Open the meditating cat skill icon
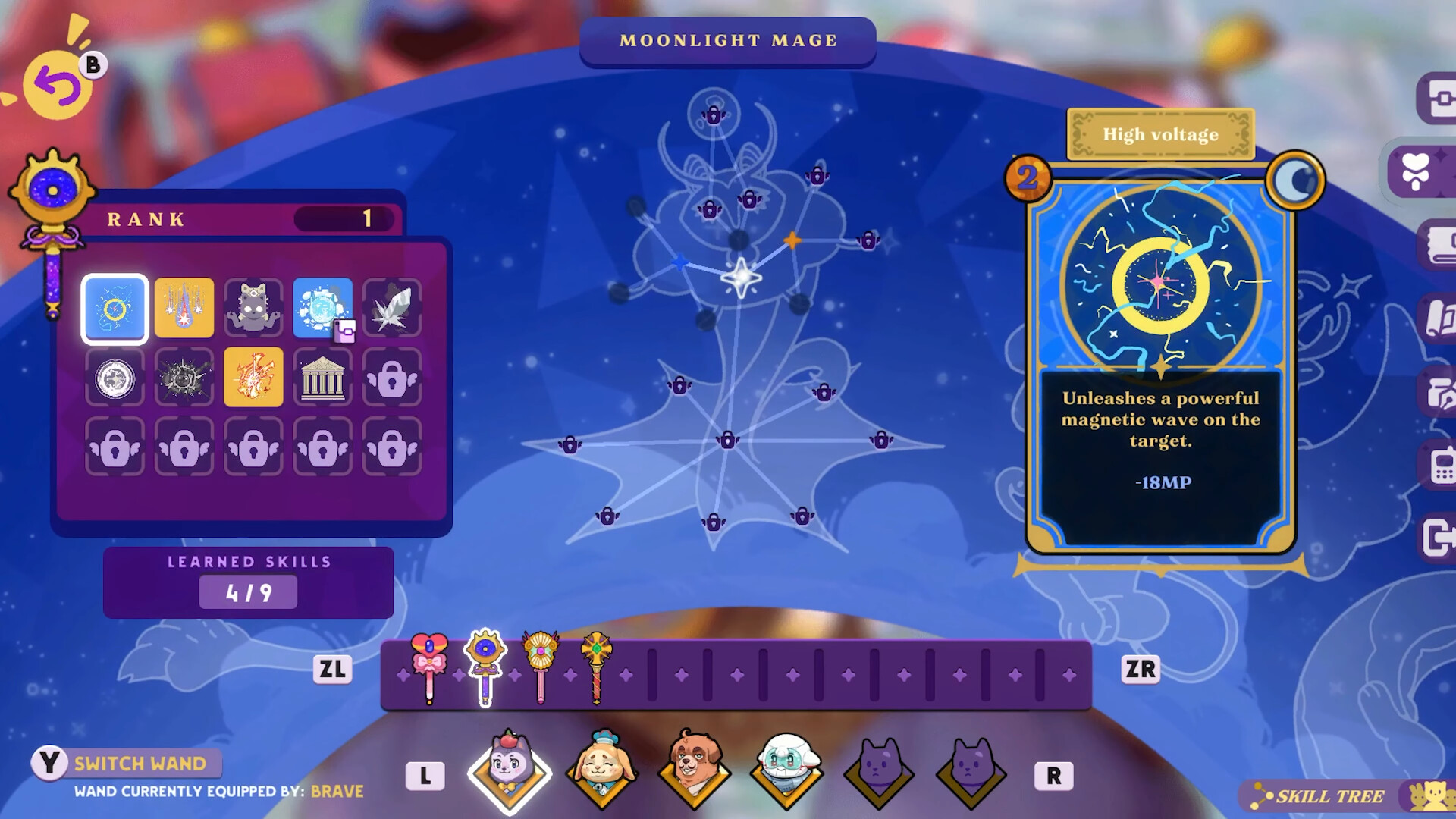The image size is (1456, 819). pos(254,308)
